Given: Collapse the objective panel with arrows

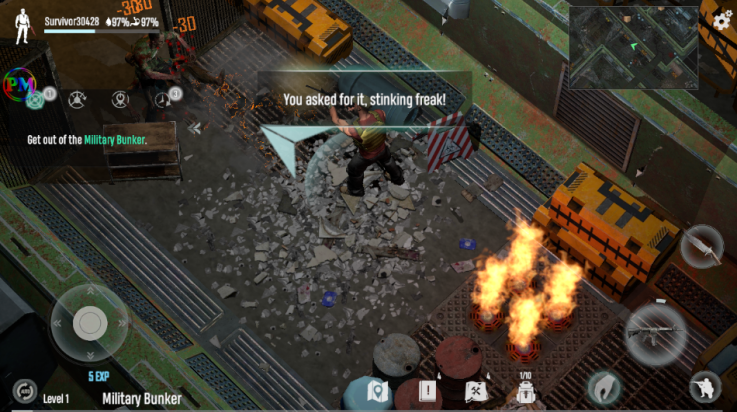Looking at the screenshot, I should [x=196, y=127].
